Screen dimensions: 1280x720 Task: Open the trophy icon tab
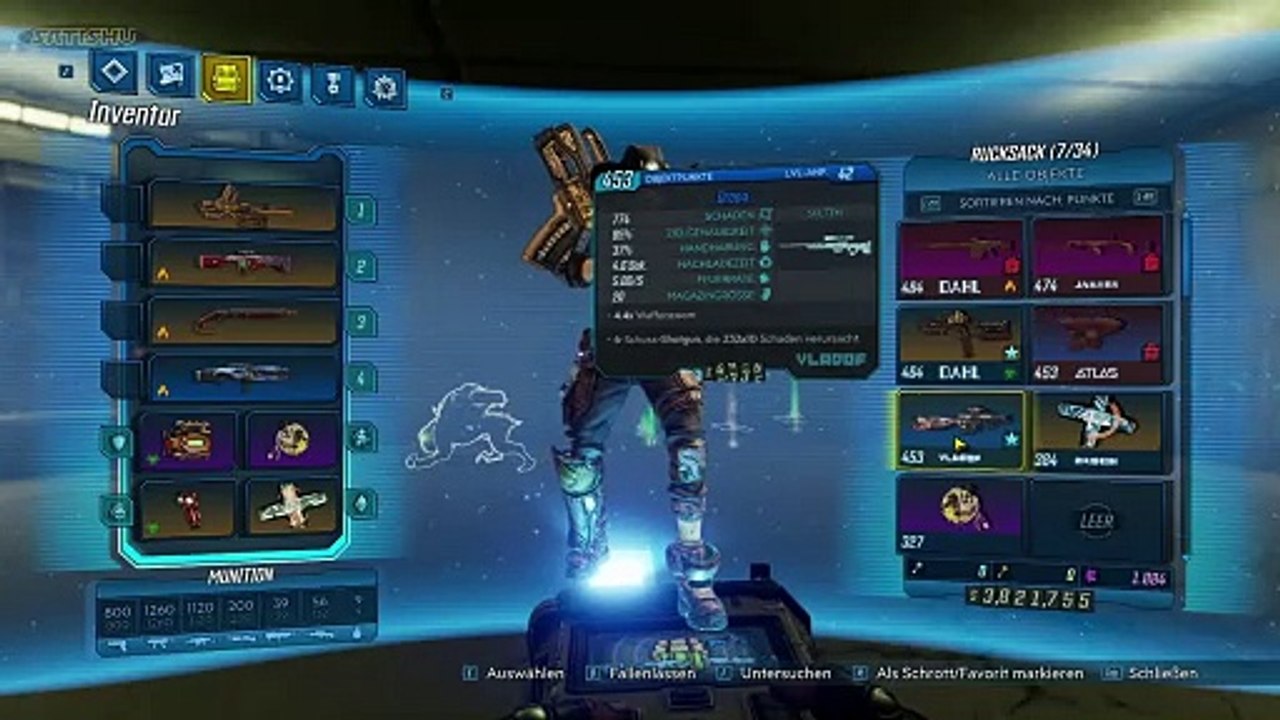(x=333, y=84)
